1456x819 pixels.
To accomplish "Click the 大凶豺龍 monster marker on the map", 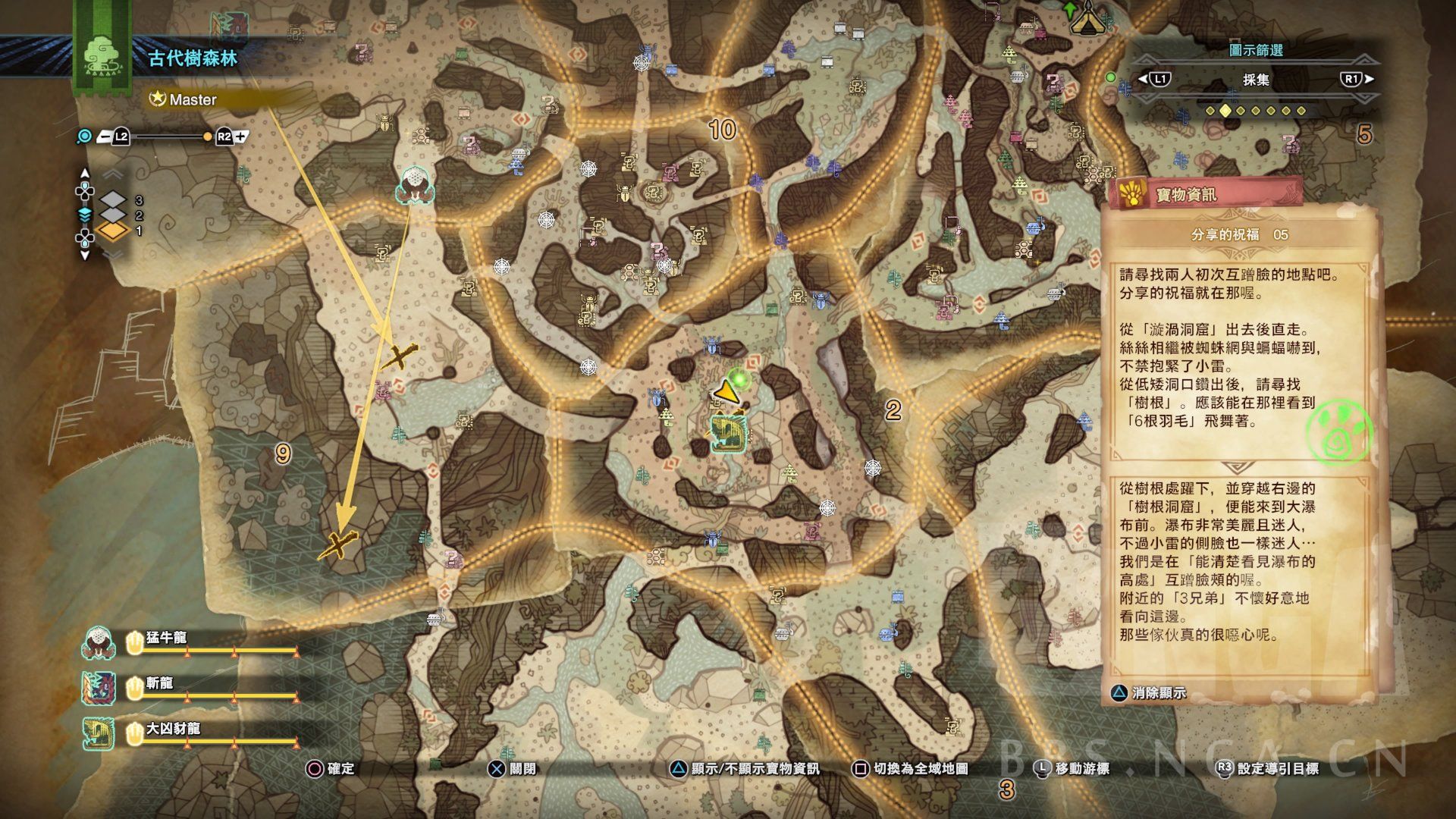I will pyautogui.click(x=729, y=433).
